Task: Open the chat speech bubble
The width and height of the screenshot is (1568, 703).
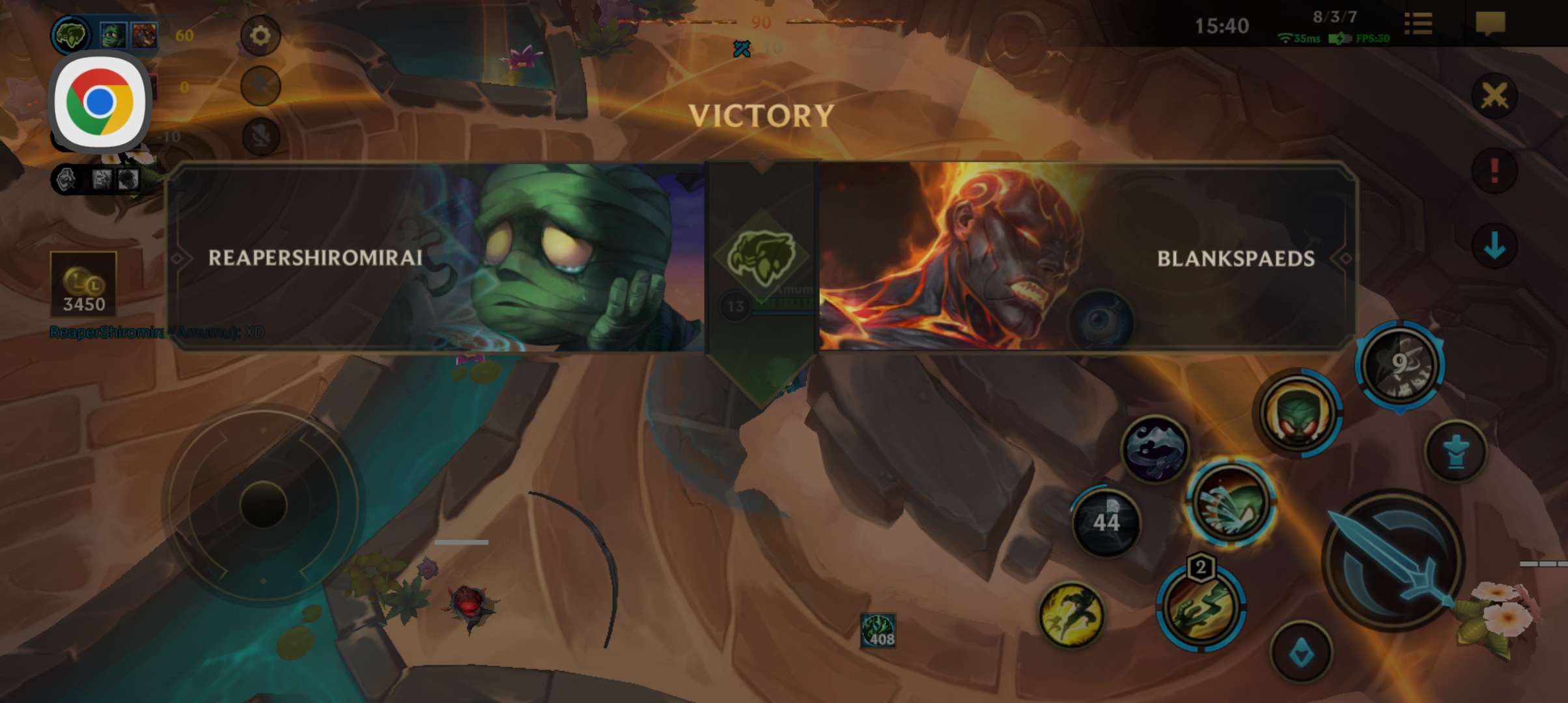Action: (1490, 25)
